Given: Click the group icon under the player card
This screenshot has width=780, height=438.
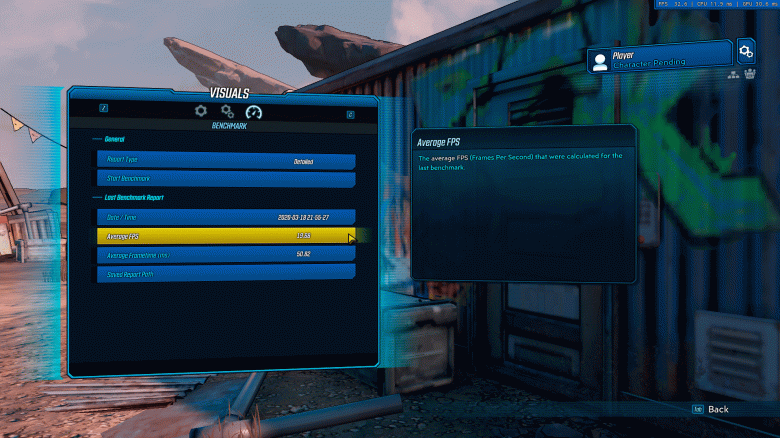Looking at the screenshot, I should pyautogui.click(x=748, y=76).
